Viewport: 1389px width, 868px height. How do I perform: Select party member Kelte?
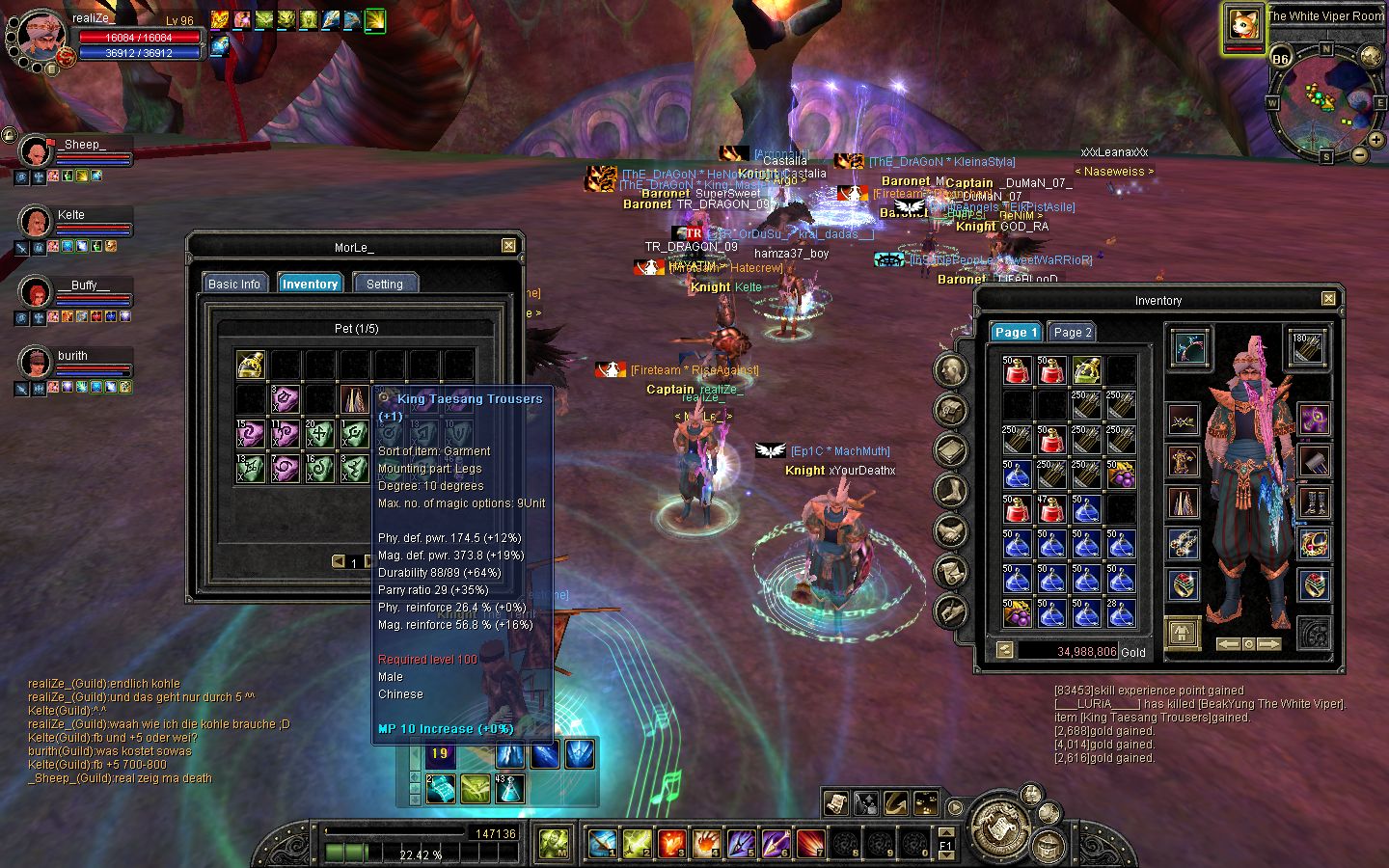[36, 222]
